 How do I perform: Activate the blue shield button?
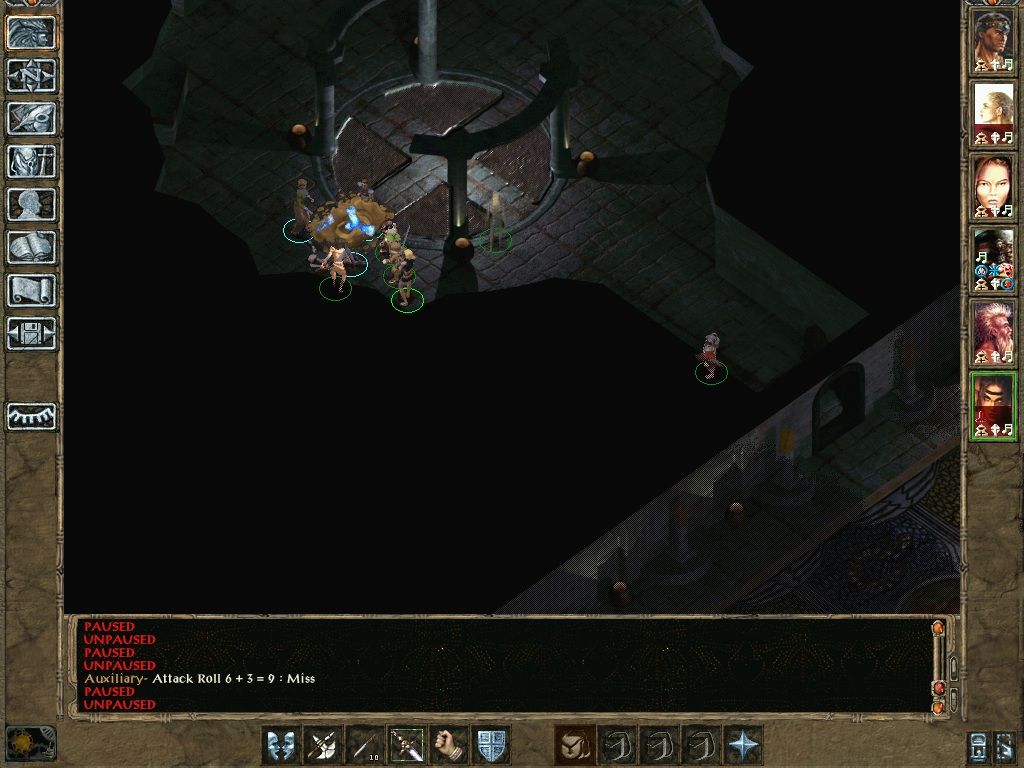[x=491, y=745]
